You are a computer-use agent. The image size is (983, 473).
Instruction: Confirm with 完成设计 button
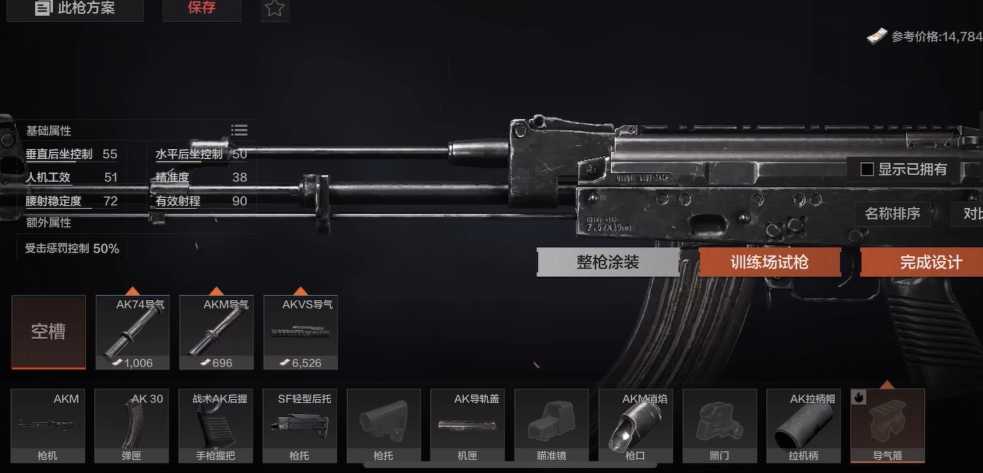920,263
